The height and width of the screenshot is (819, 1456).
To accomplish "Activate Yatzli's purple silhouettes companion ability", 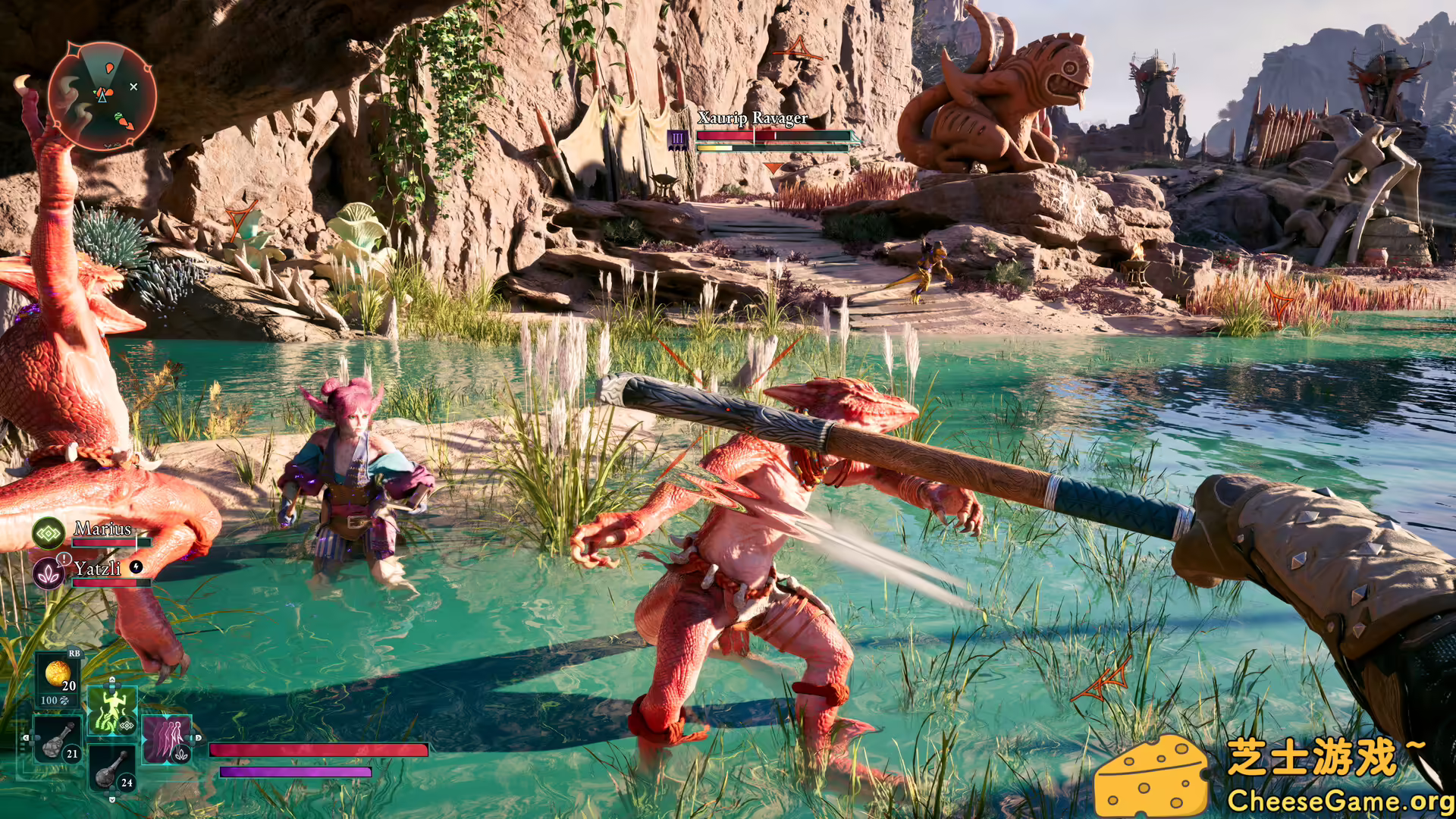I will point(166,738).
